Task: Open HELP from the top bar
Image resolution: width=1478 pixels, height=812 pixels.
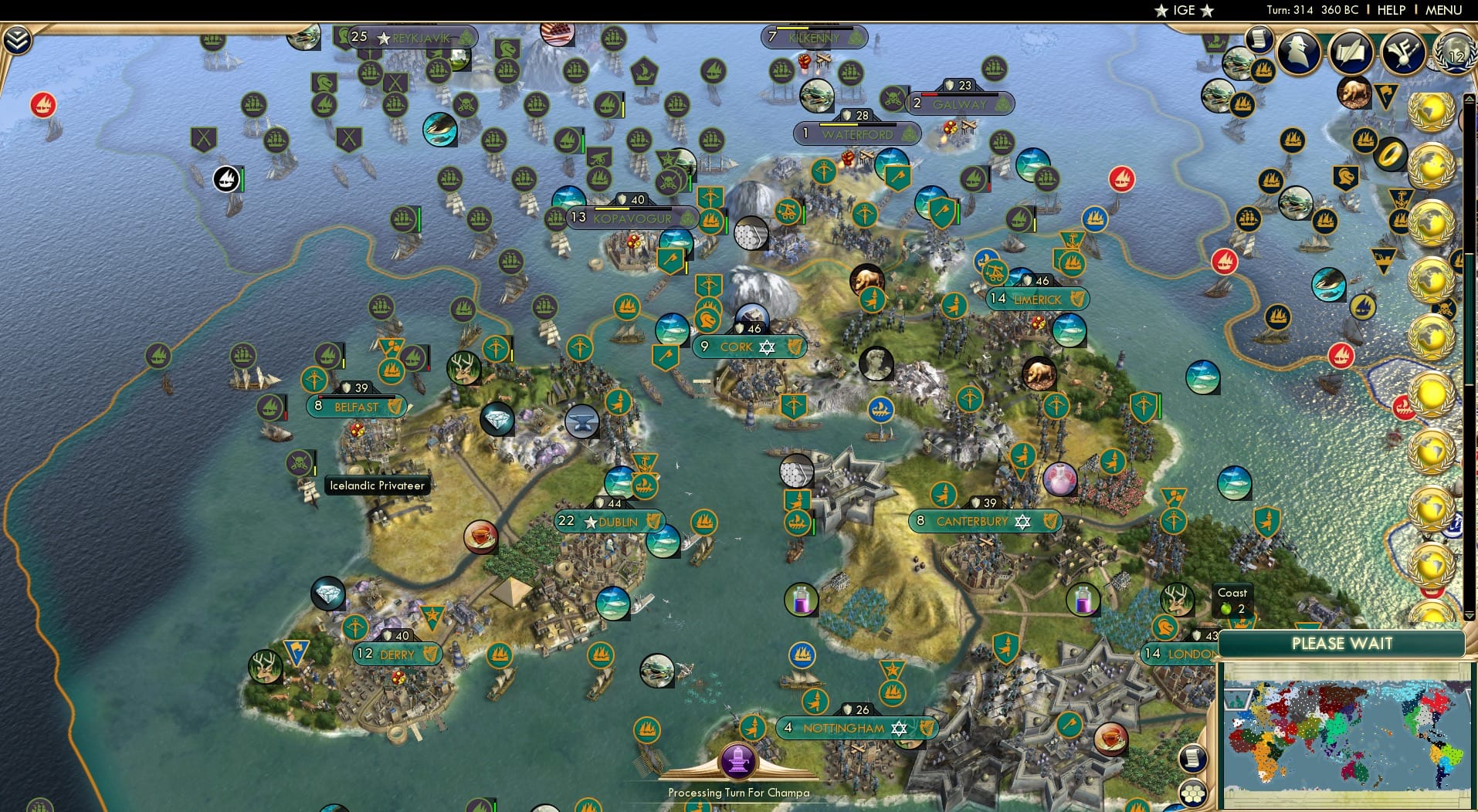Action: (x=1390, y=10)
